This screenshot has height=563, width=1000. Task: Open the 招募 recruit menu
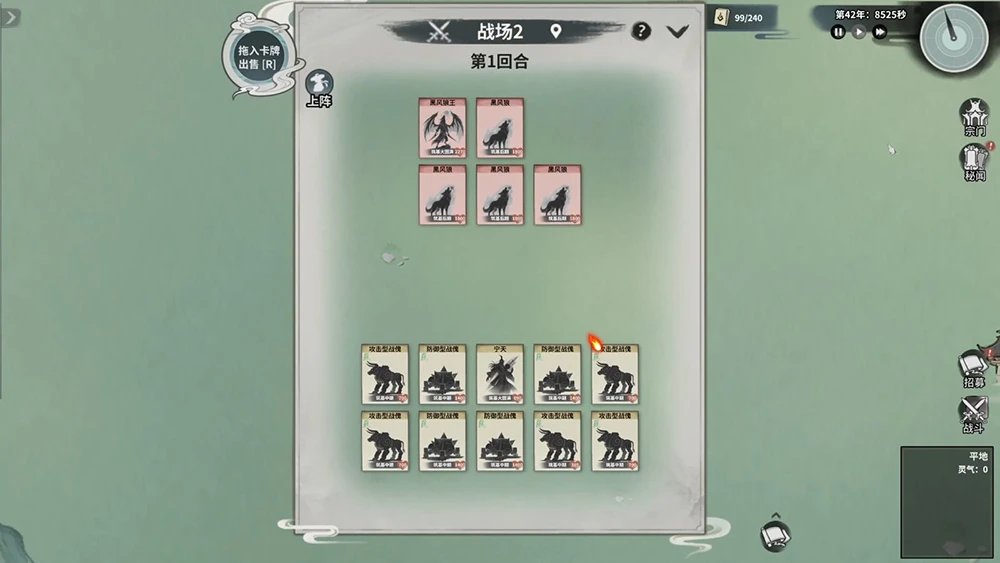974,369
